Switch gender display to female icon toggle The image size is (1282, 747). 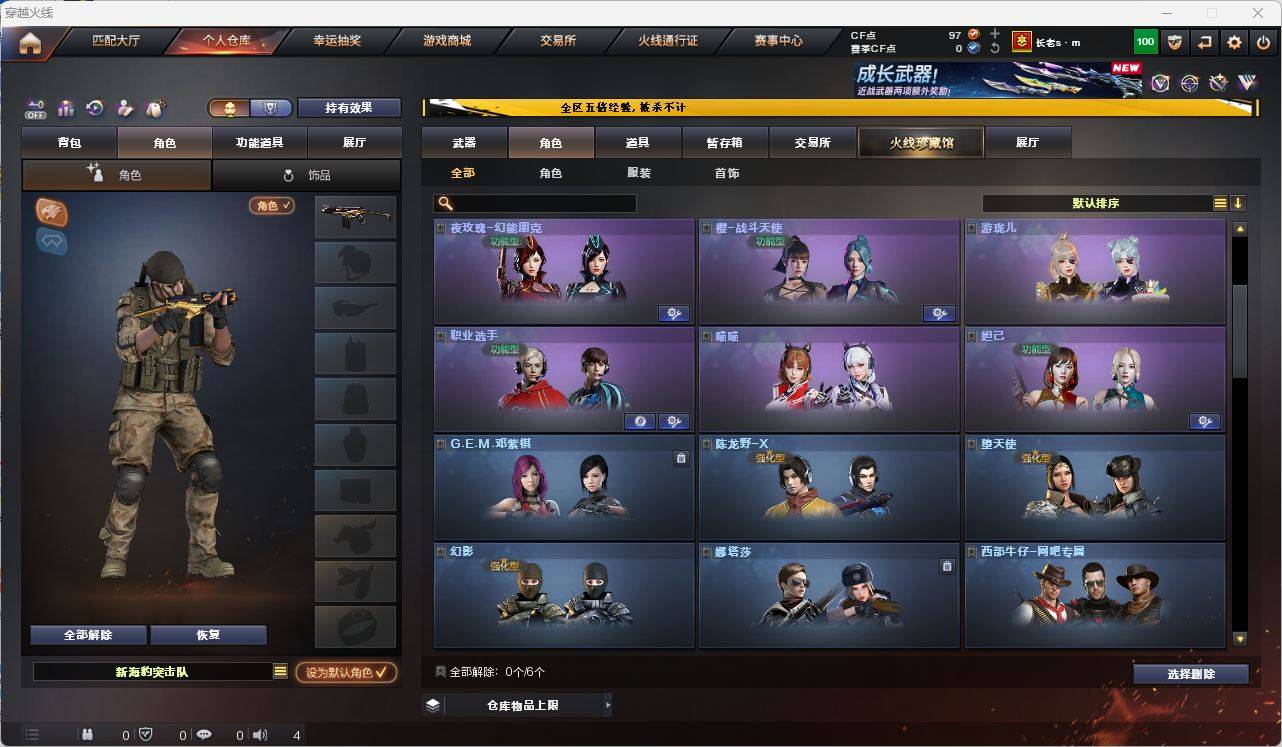(269, 107)
